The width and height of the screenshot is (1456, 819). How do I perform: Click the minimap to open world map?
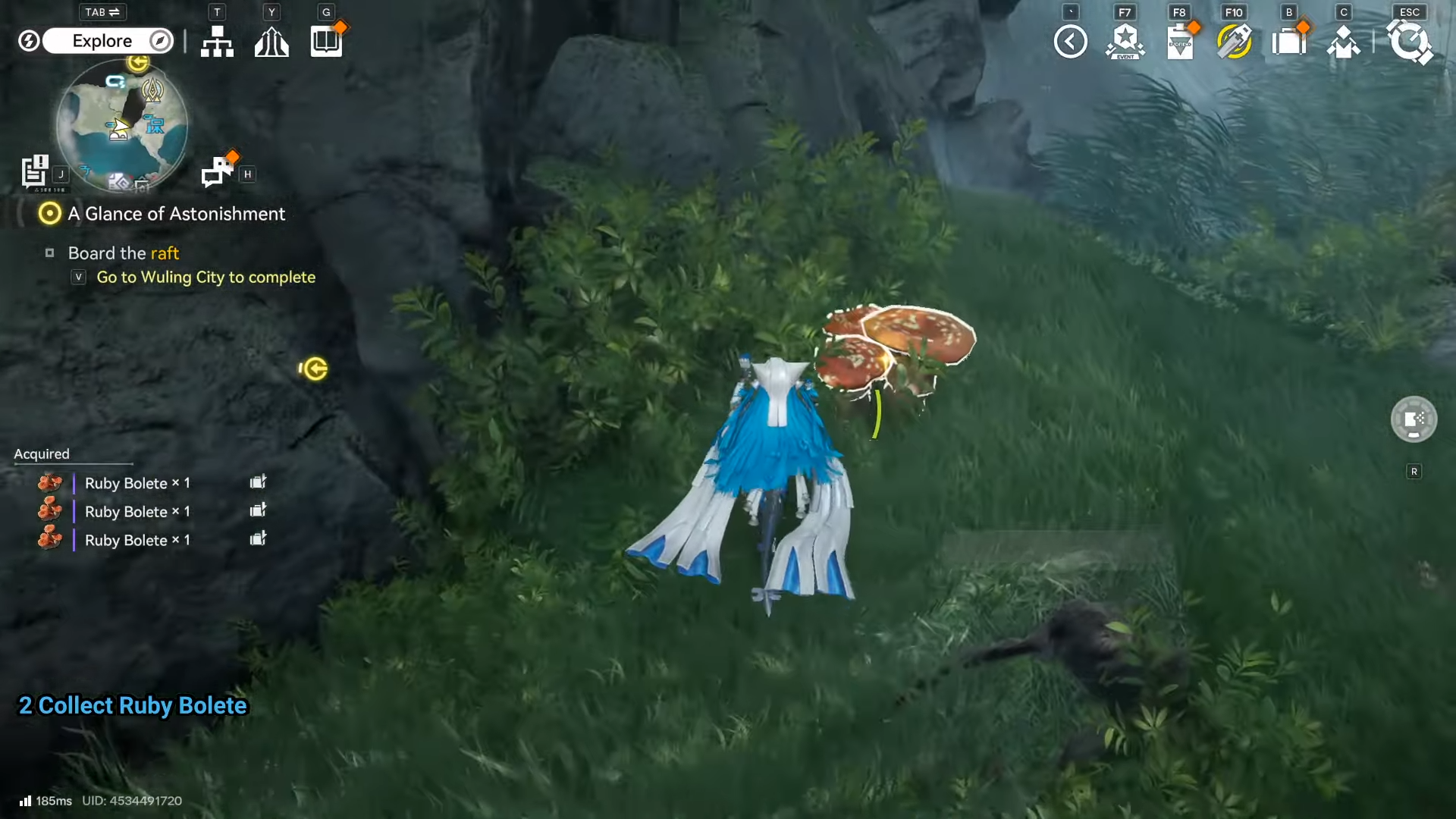(121, 125)
